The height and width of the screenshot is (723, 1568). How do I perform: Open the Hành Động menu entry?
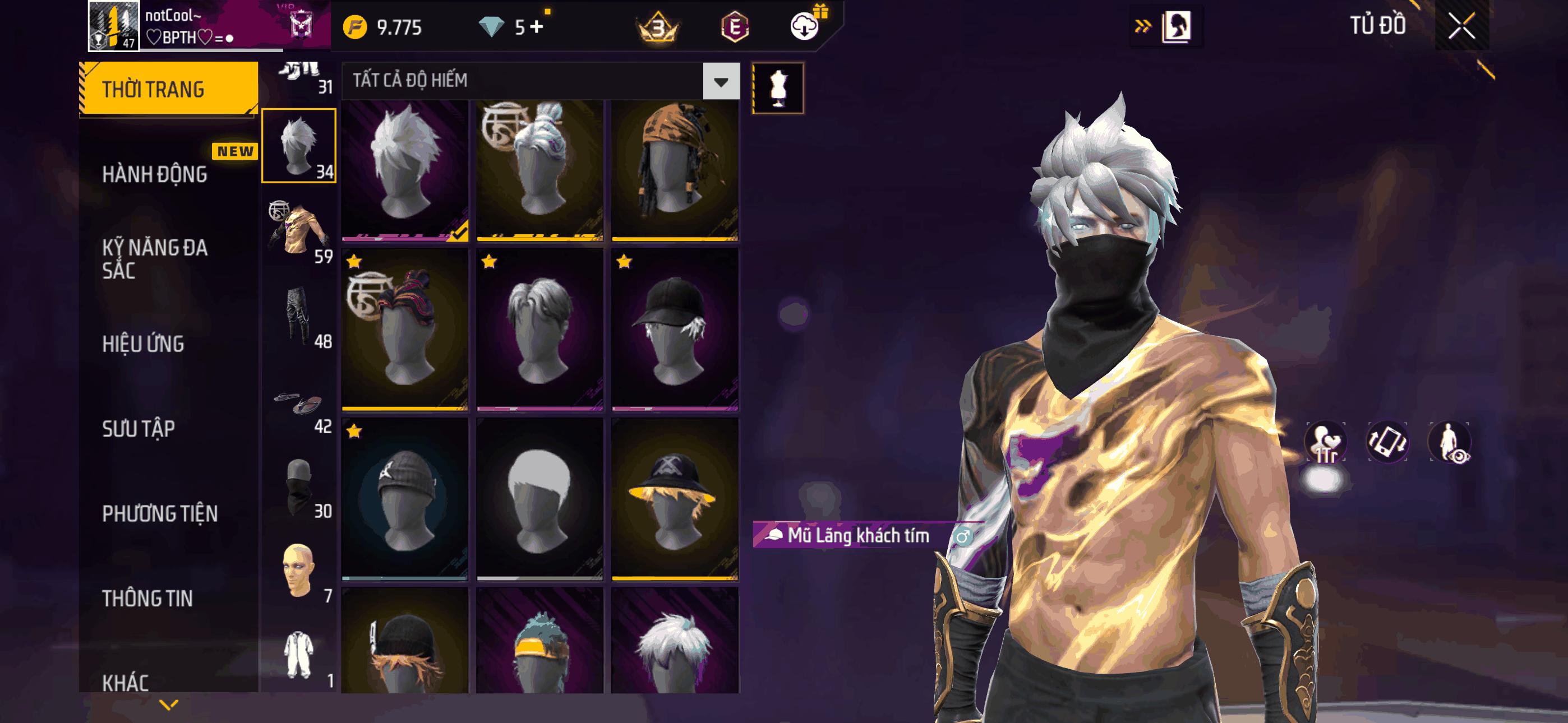(155, 175)
